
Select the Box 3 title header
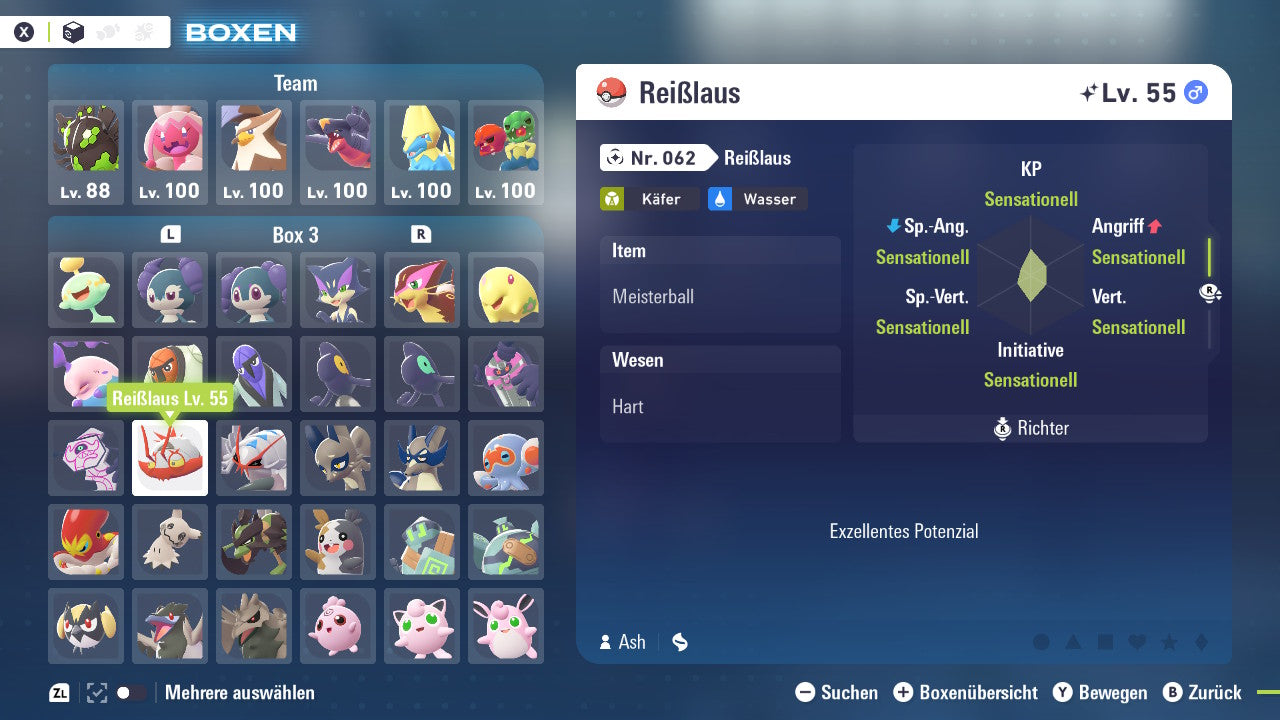pyautogui.click(x=295, y=235)
